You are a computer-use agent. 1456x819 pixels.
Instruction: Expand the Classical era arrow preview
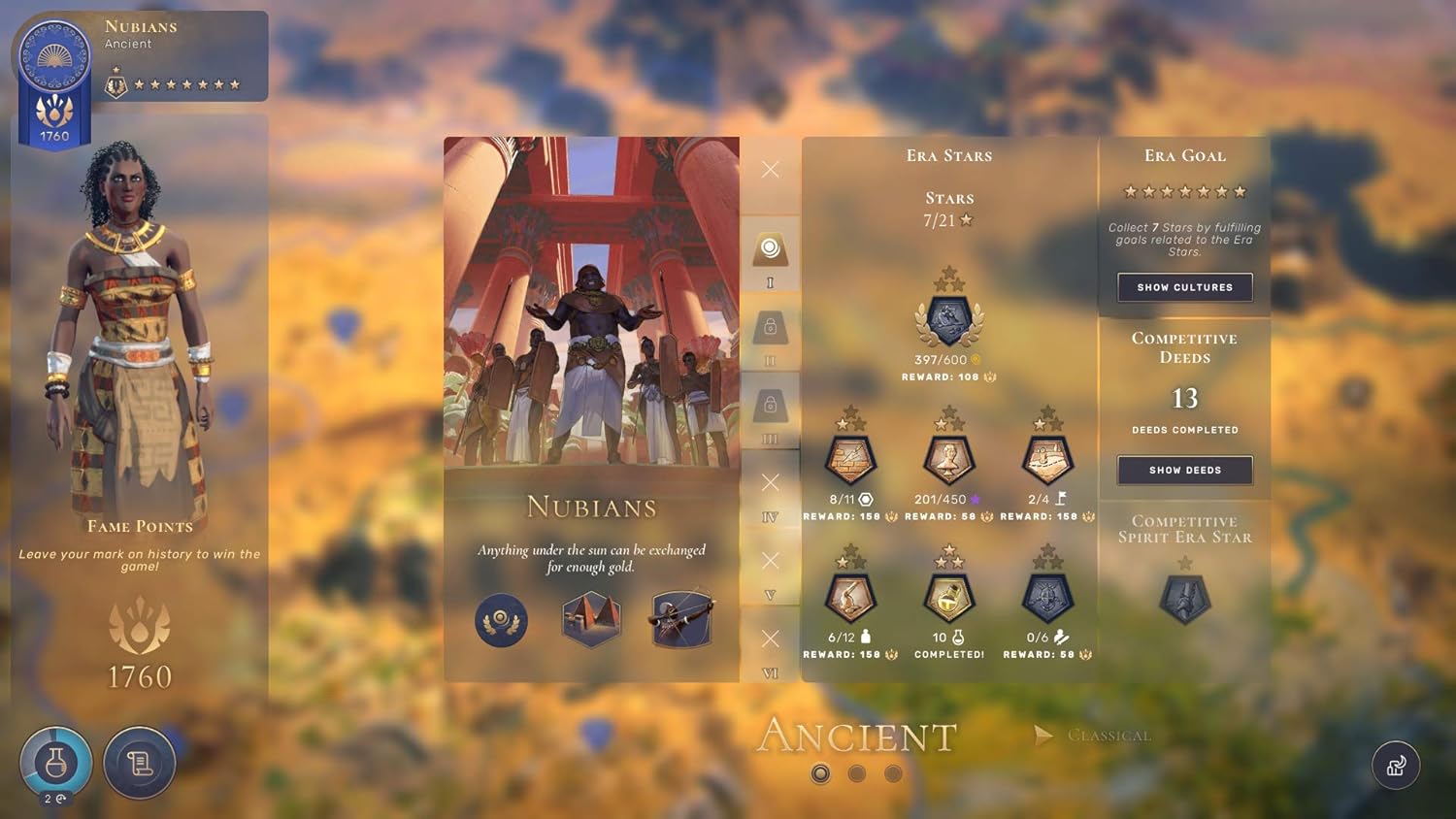1043,735
